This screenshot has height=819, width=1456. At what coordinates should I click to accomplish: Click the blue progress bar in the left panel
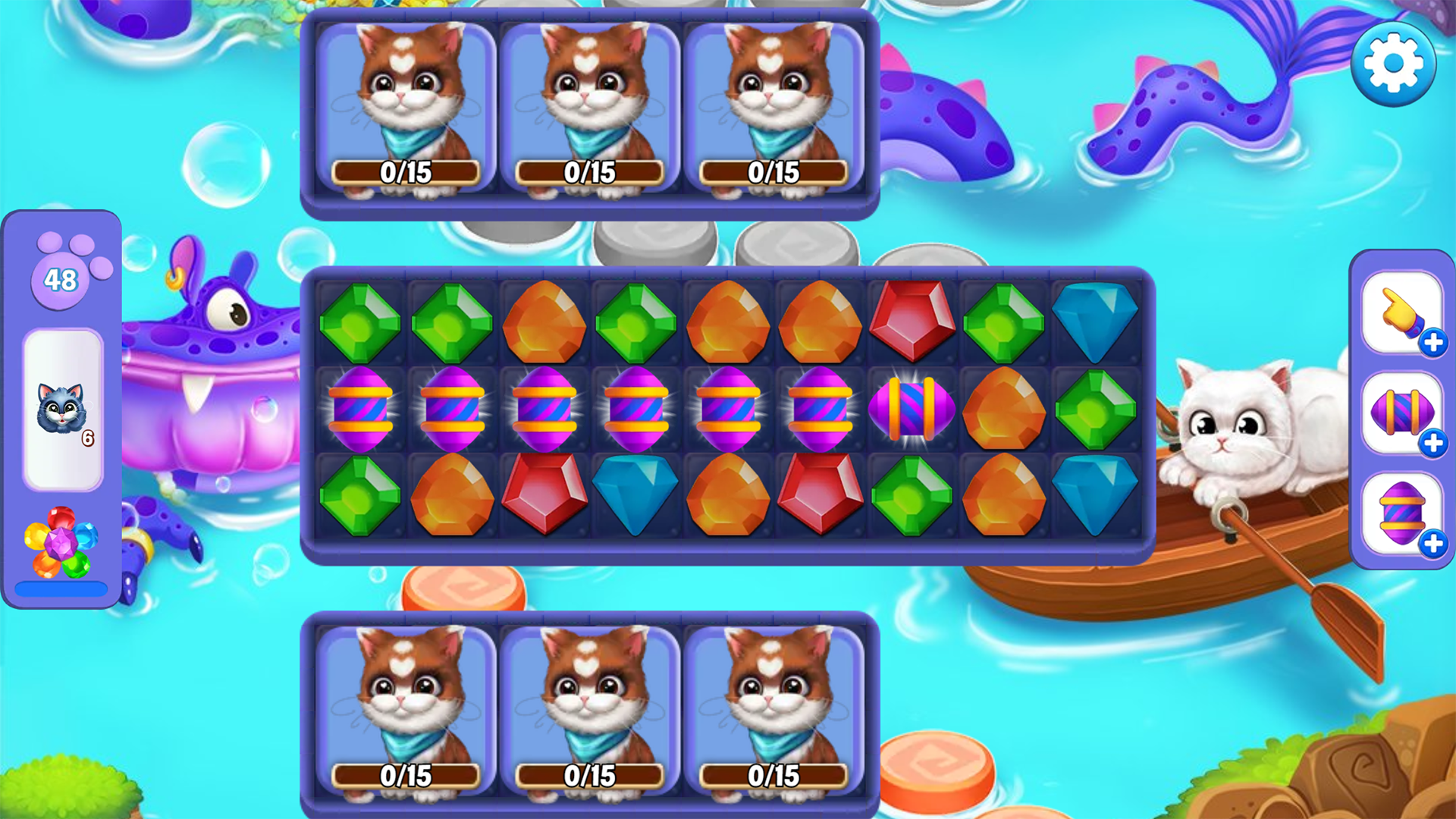point(62,588)
